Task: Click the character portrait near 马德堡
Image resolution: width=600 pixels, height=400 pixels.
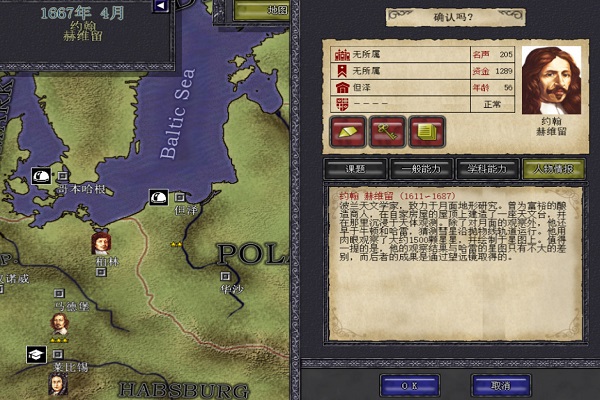Action: 60,322
